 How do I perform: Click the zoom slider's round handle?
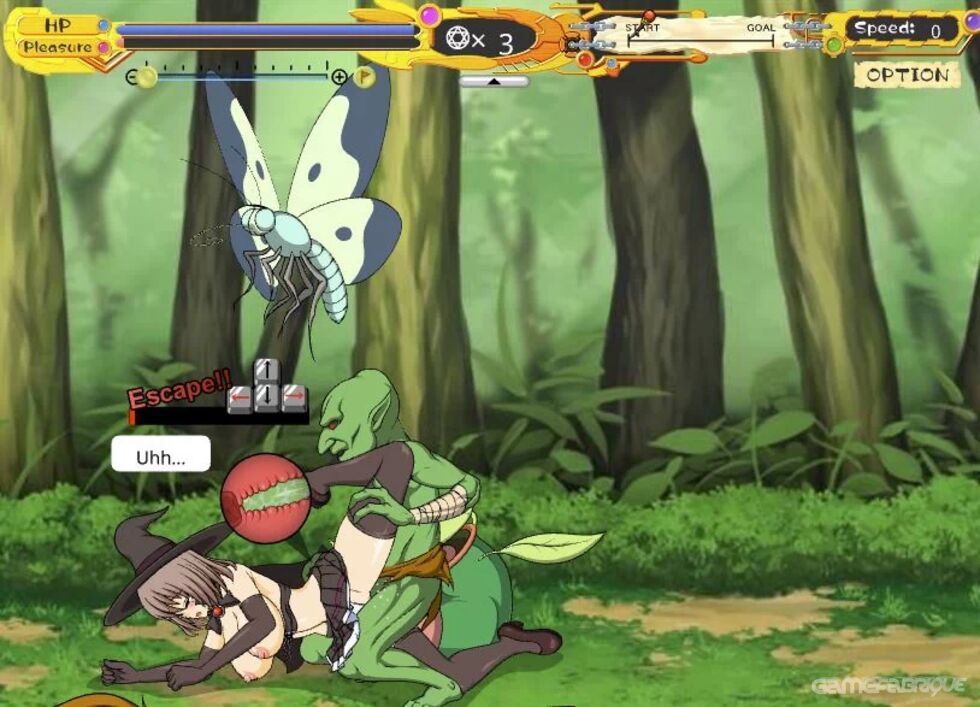pos(147,77)
